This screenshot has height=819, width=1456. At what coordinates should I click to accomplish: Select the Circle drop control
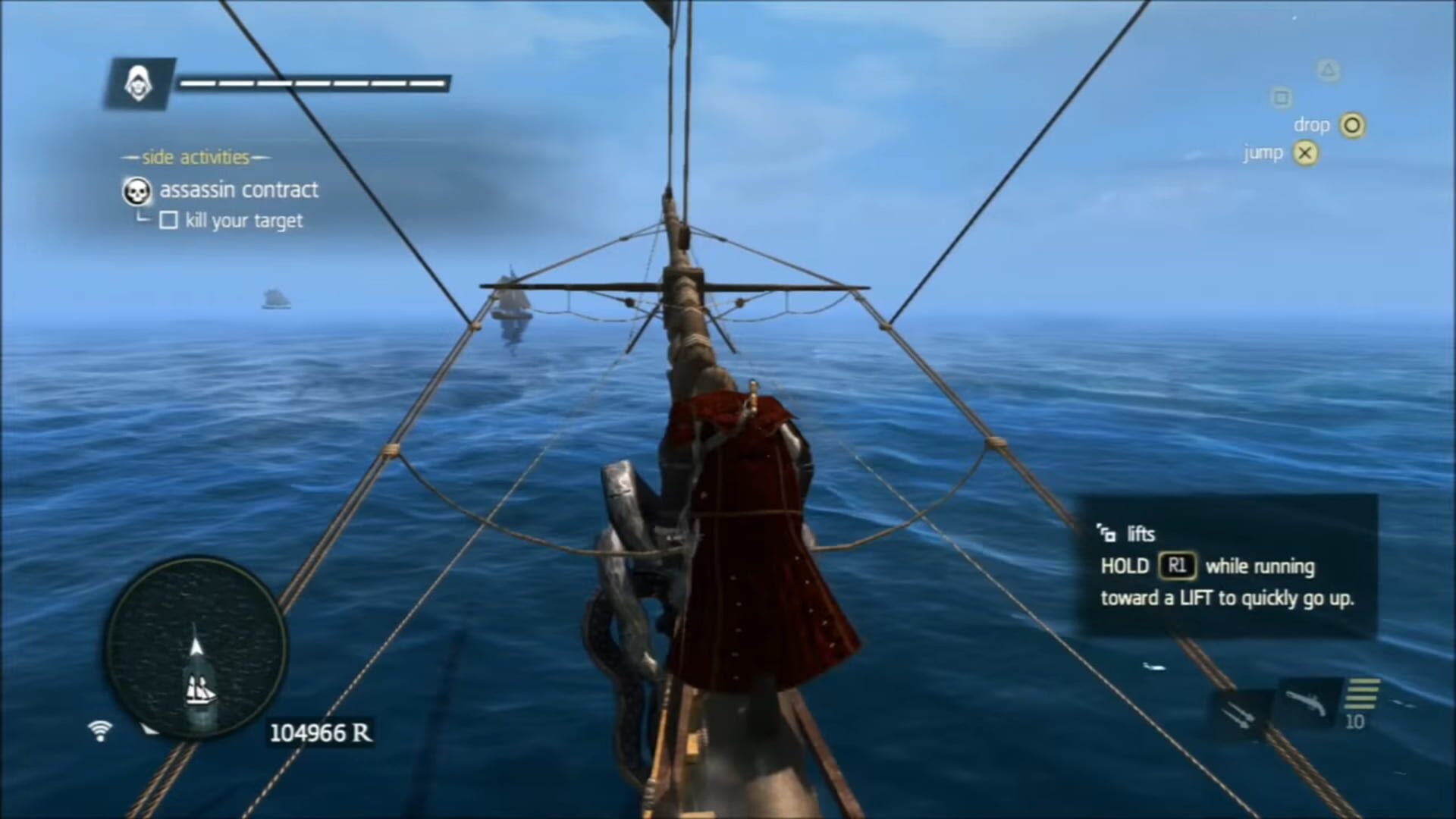click(x=1352, y=125)
